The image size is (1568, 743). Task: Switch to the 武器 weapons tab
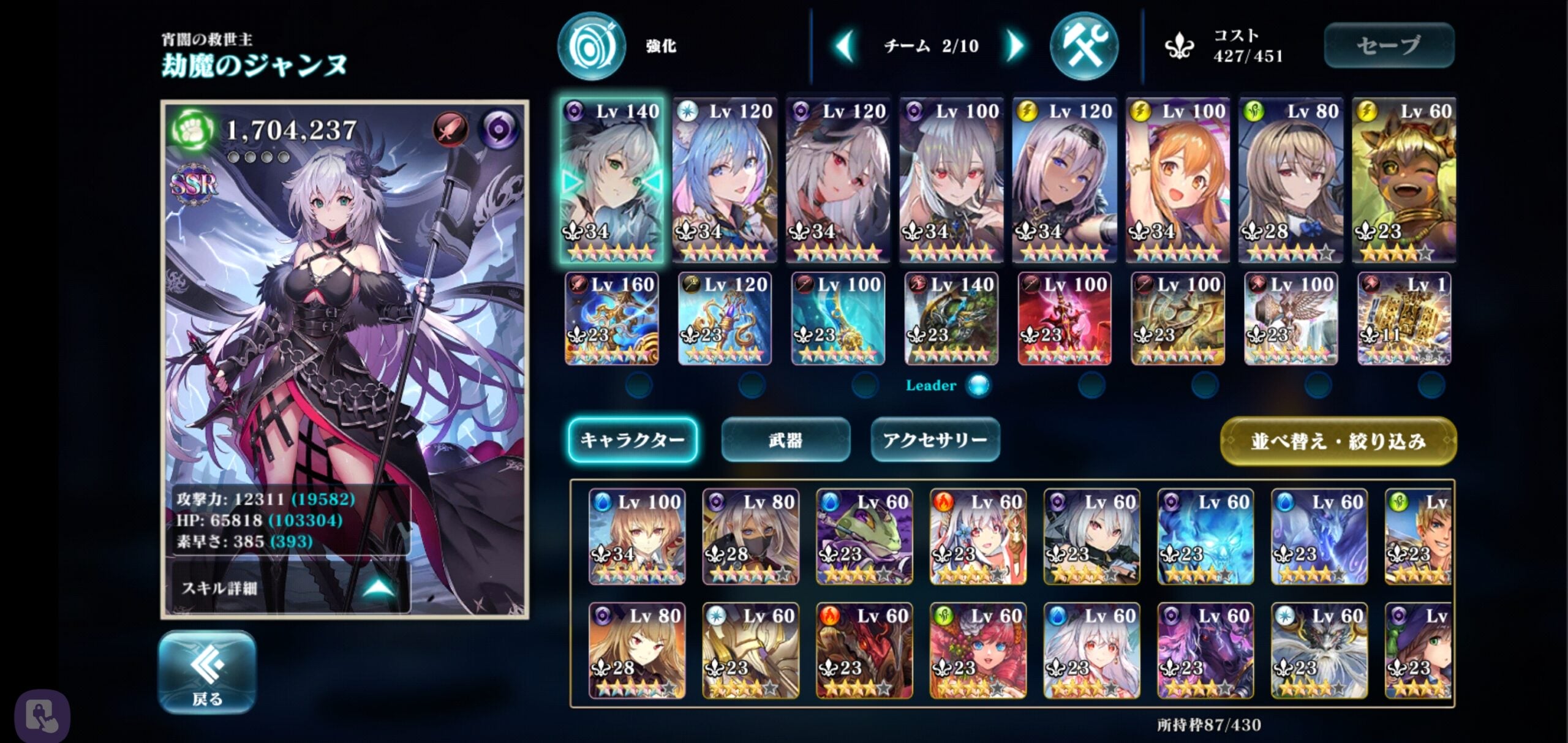pyautogui.click(x=785, y=440)
